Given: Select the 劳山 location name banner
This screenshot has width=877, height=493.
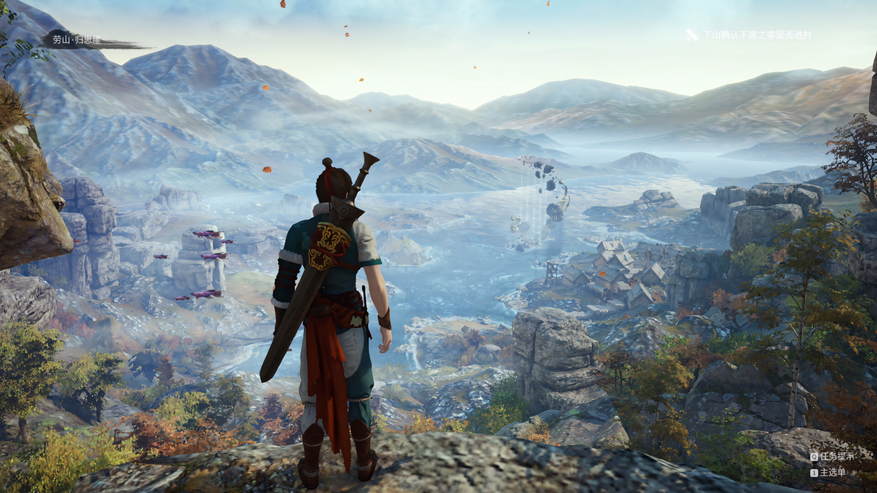Looking at the screenshot, I should point(78,40).
